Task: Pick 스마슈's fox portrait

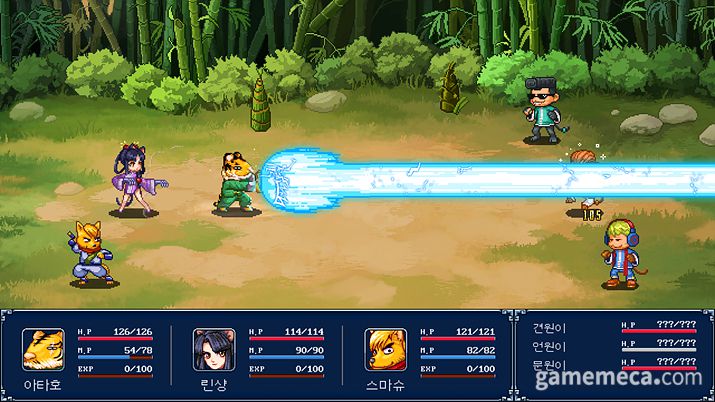Action: point(384,349)
